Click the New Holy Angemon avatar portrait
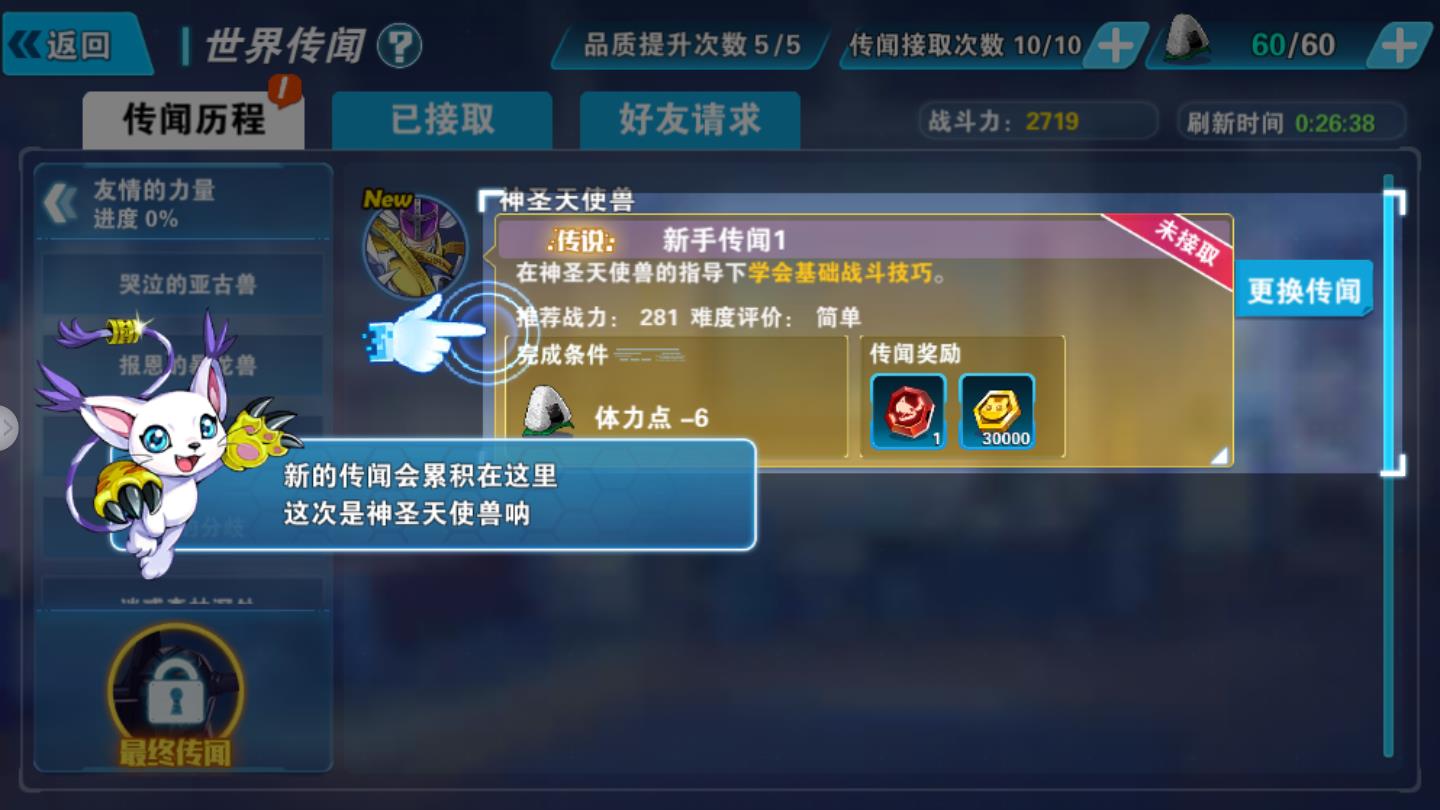 click(418, 248)
